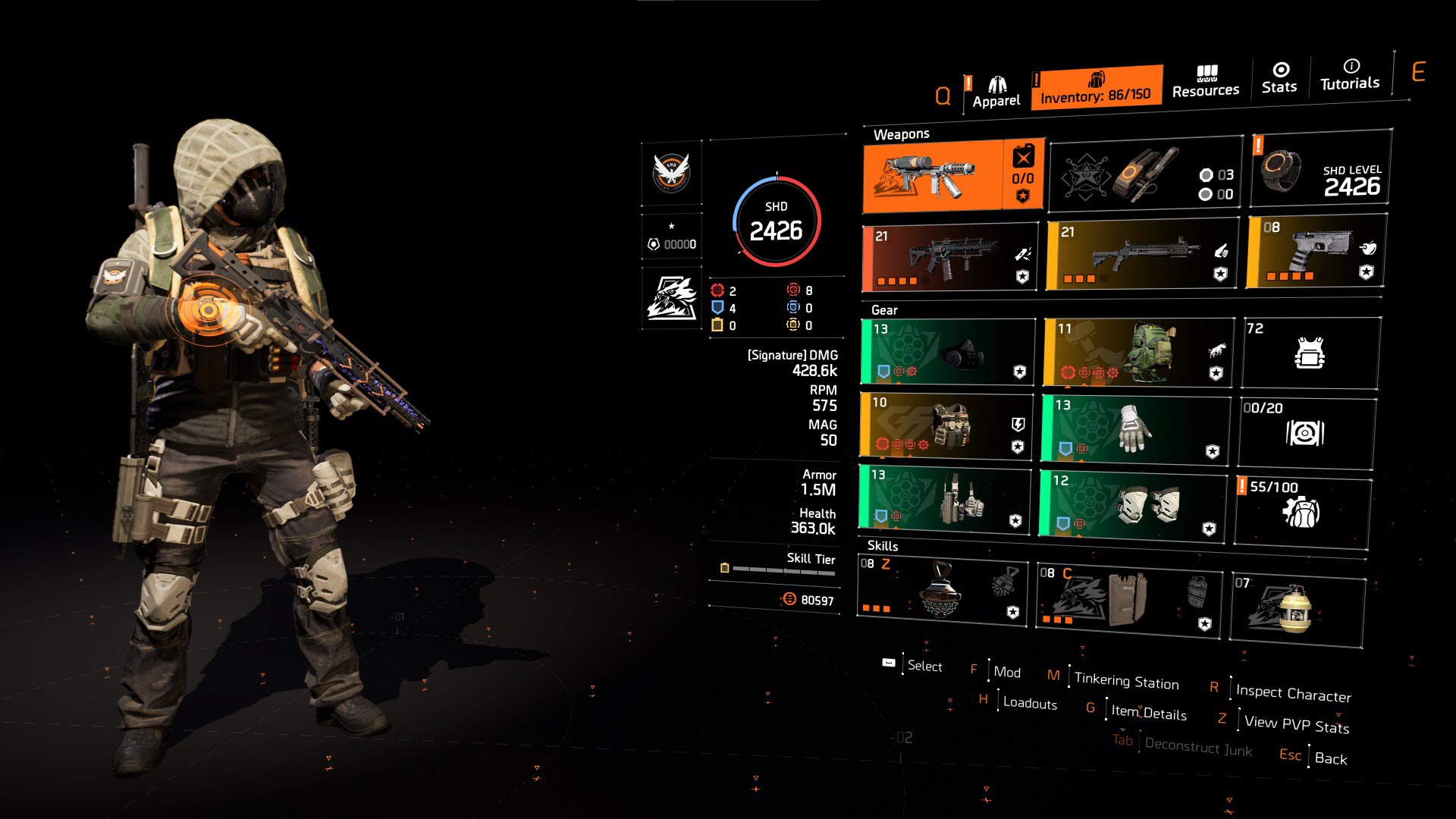
Task: Select the ballistic shield skill slot
Action: coord(1128,599)
